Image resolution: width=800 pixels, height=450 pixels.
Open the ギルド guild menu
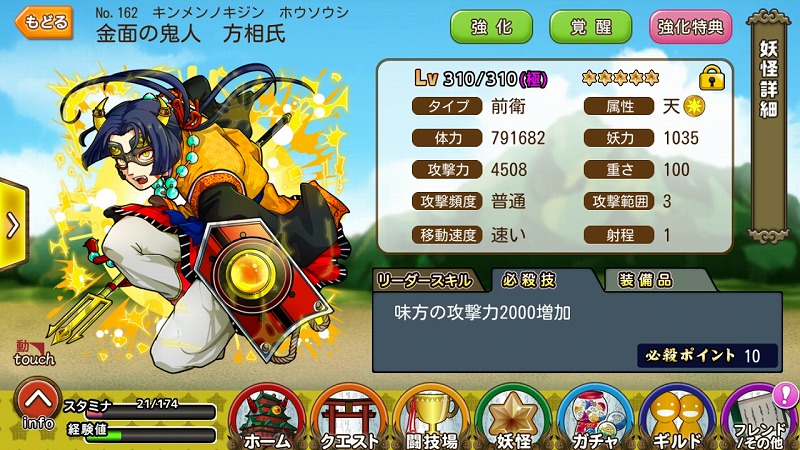point(676,418)
